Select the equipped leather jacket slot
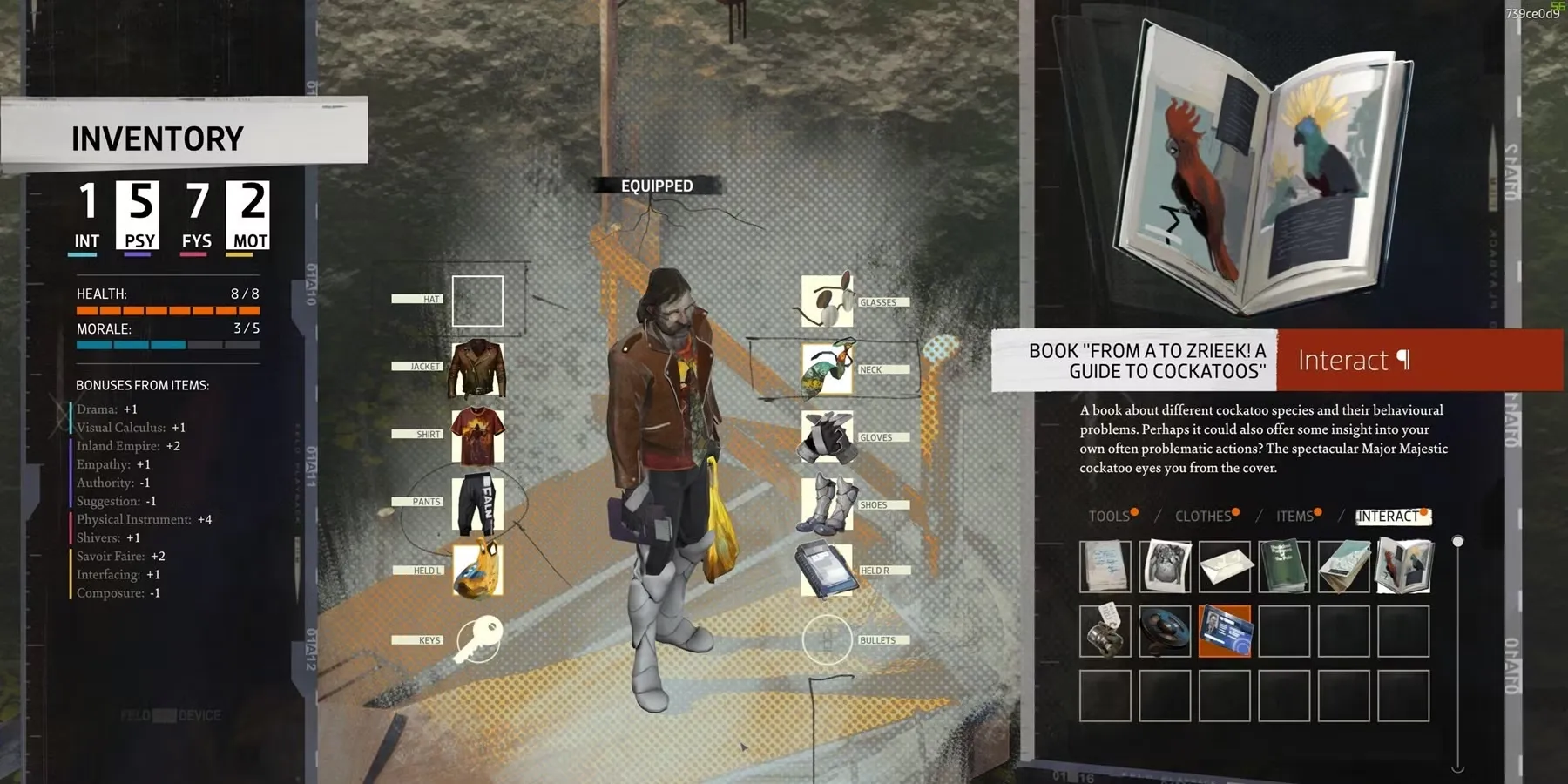This screenshot has width=1568, height=784. pos(476,368)
